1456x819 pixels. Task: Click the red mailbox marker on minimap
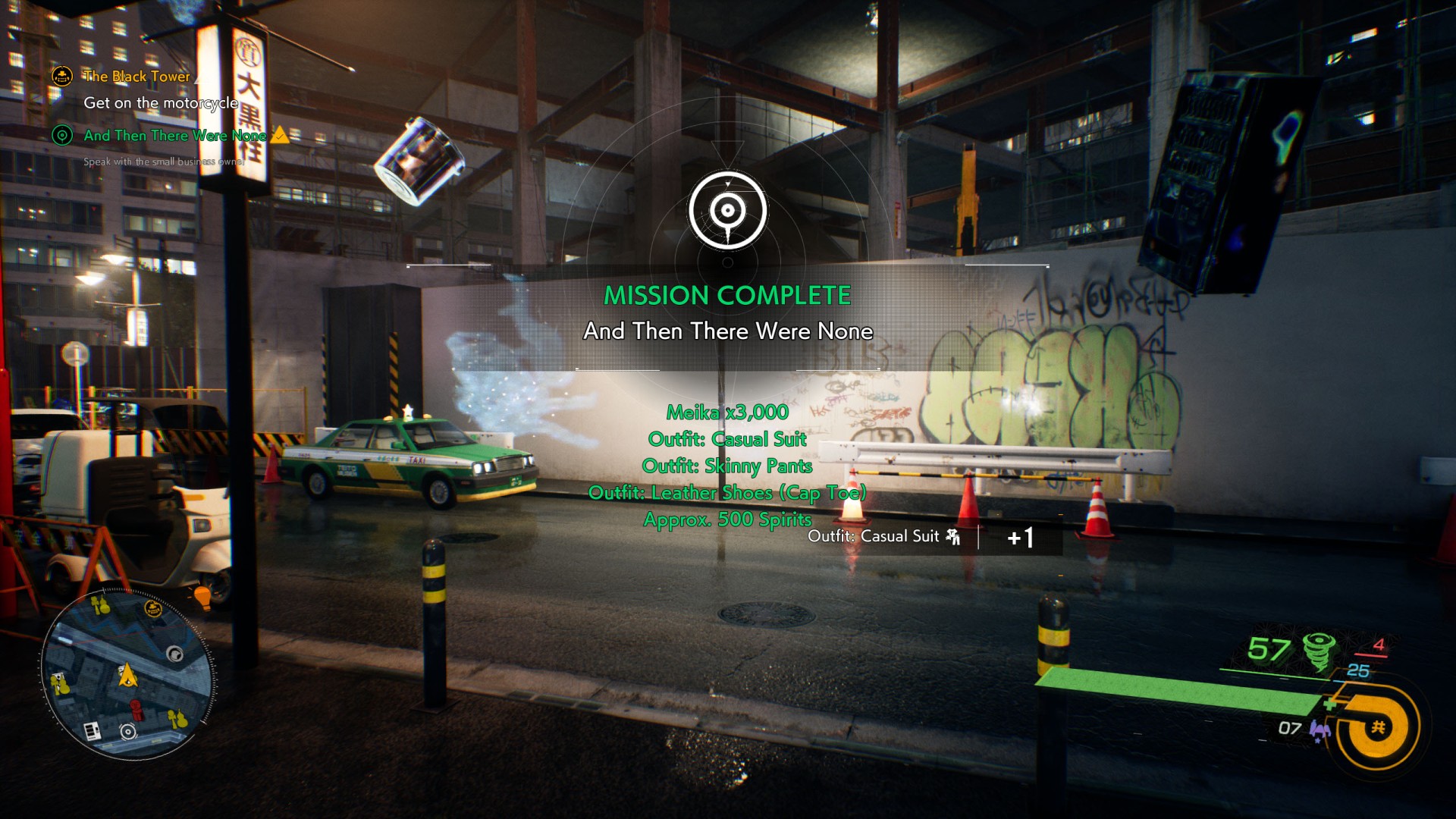point(137,710)
